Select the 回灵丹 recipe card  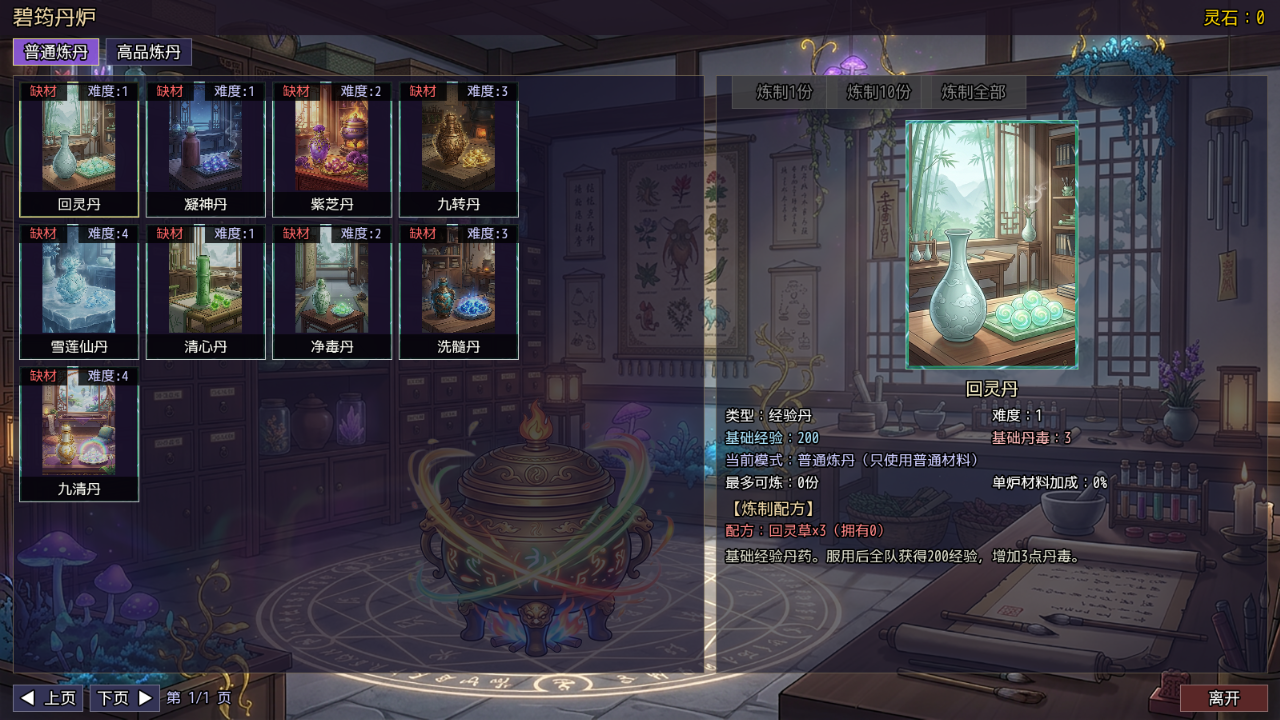coord(79,150)
